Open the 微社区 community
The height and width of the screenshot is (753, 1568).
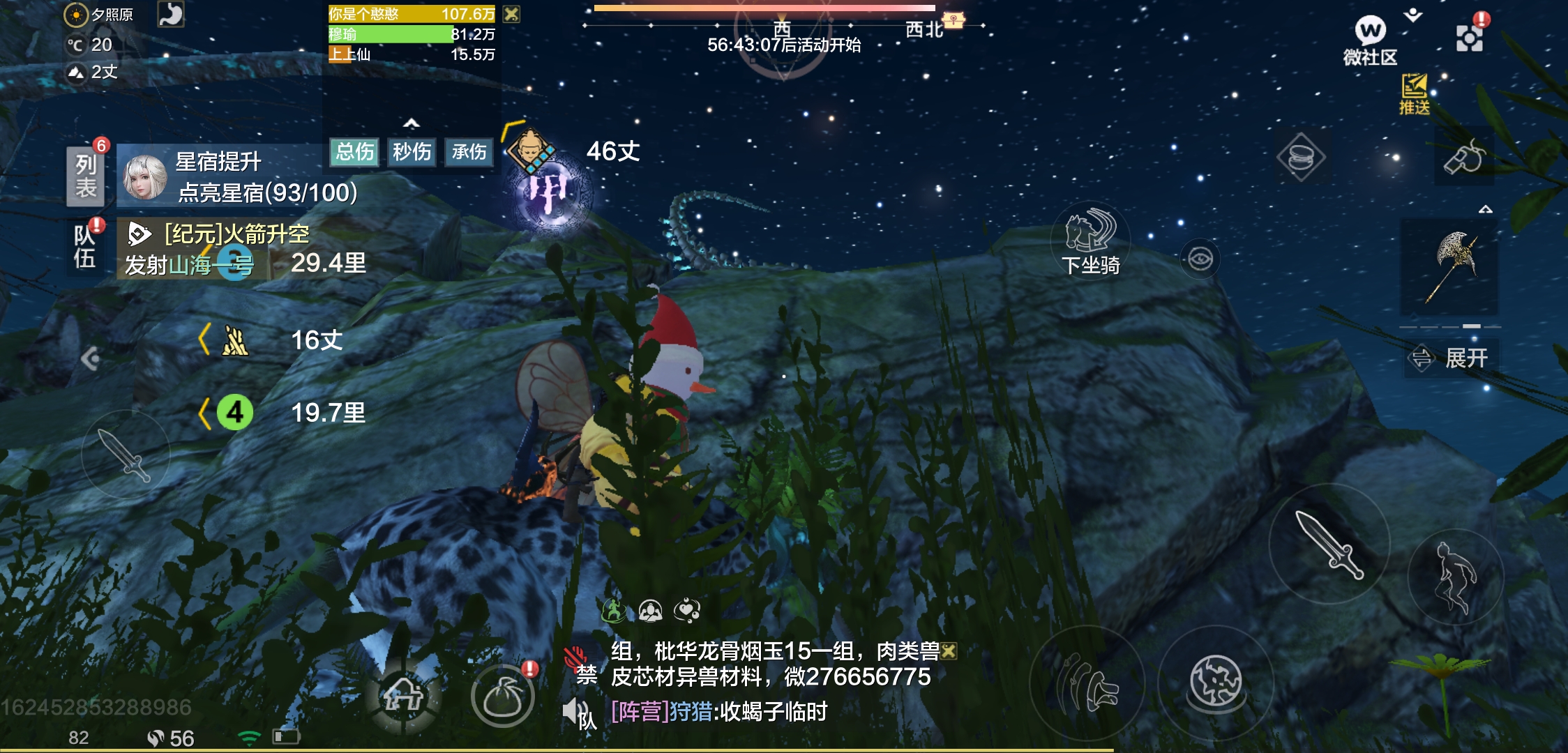click(1370, 40)
